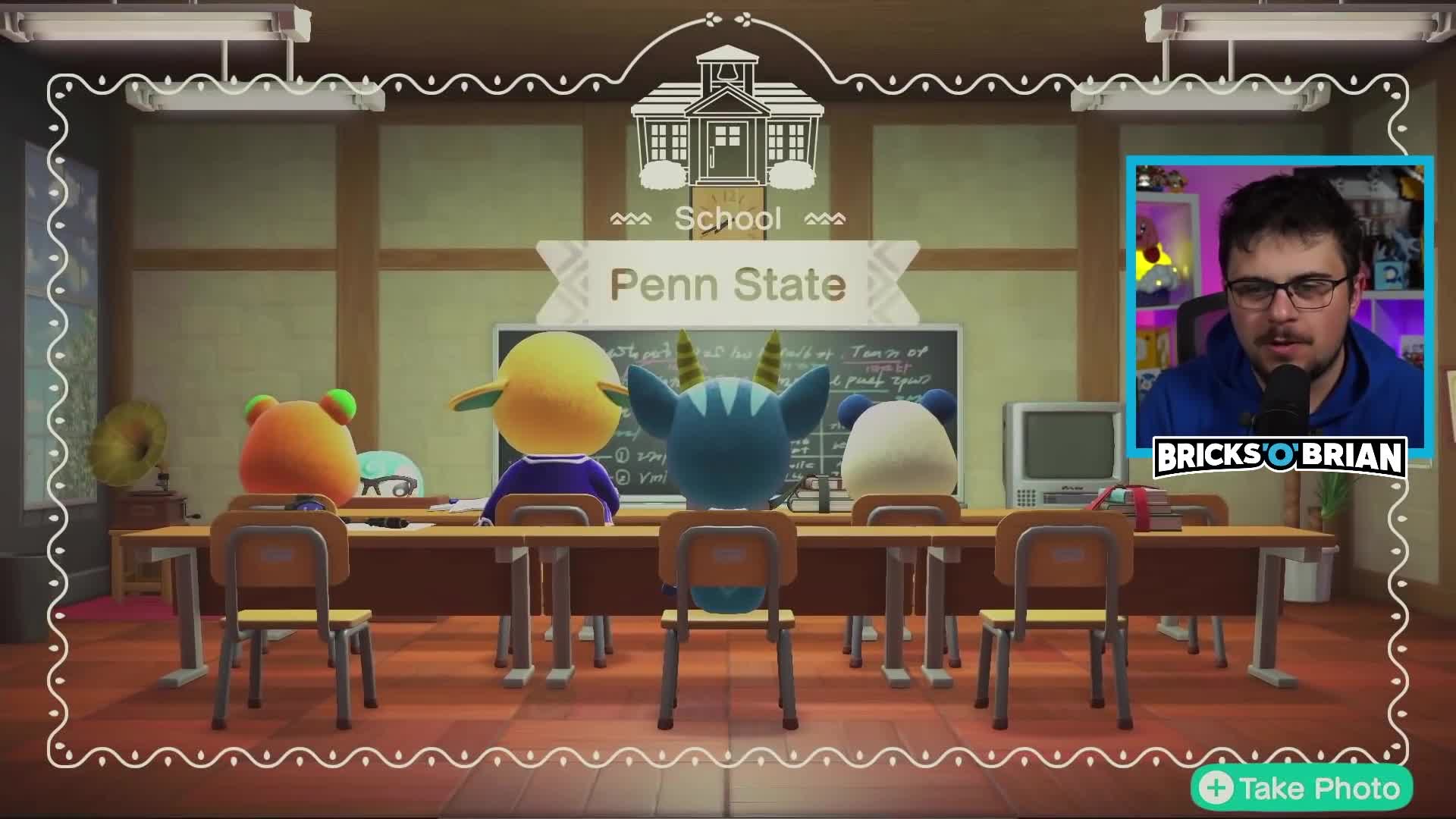Click the wavy squiggle right of the School text
Image resolution: width=1456 pixels, height=819 pixels.
pyautogui.click(x=825, y=218)
